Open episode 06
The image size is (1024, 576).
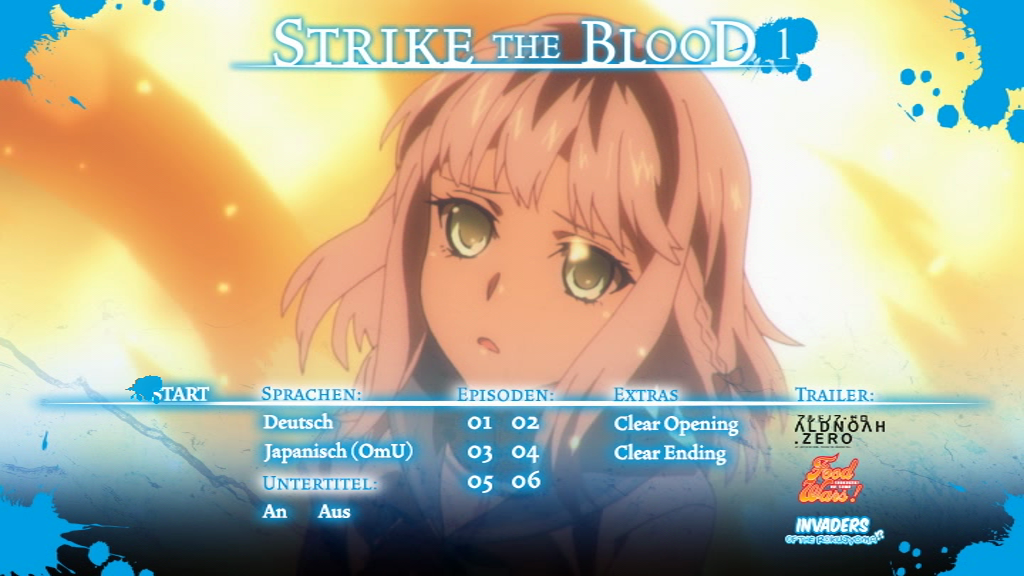tap(526, 482)
